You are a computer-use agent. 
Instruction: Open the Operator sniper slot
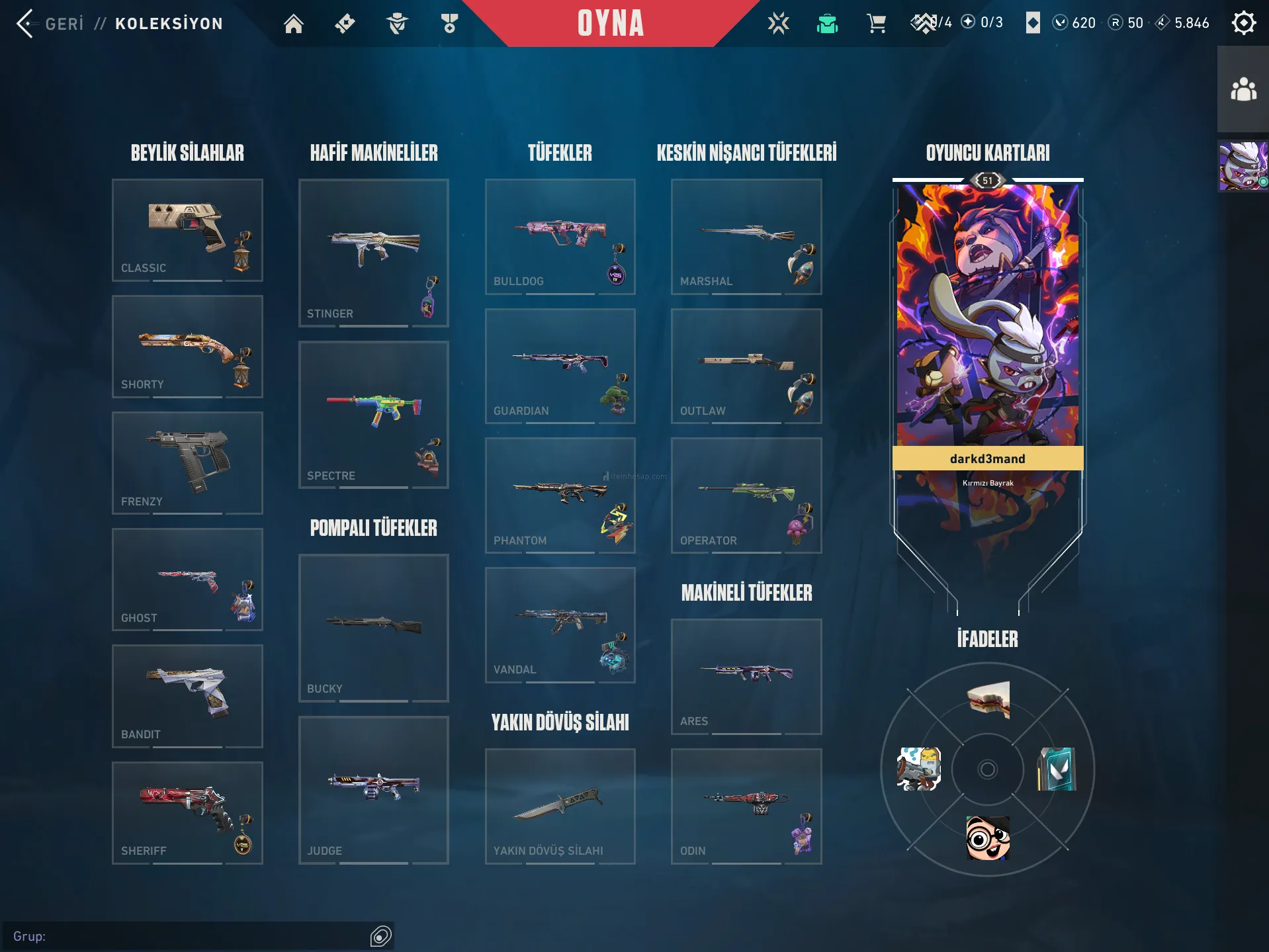click(746, 496)
